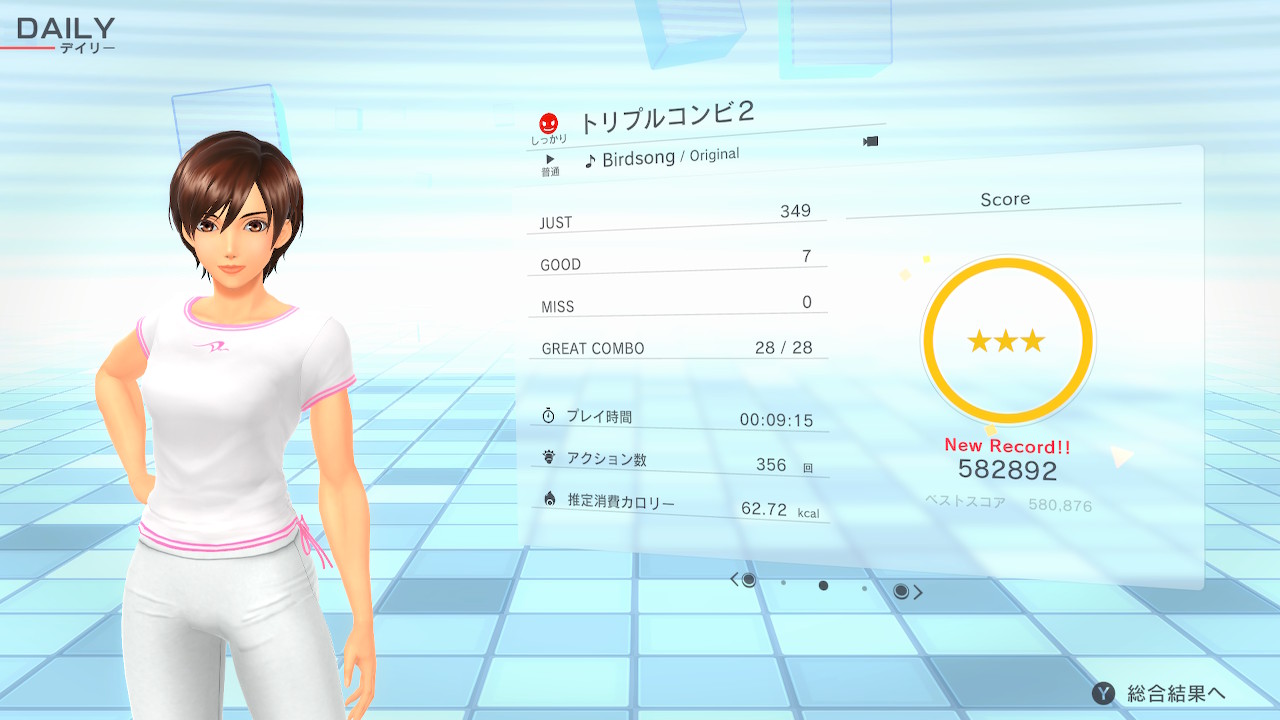Proceed to overall results via 総合結果へ
1280x720 pixels.
(x=1160, y=693)
